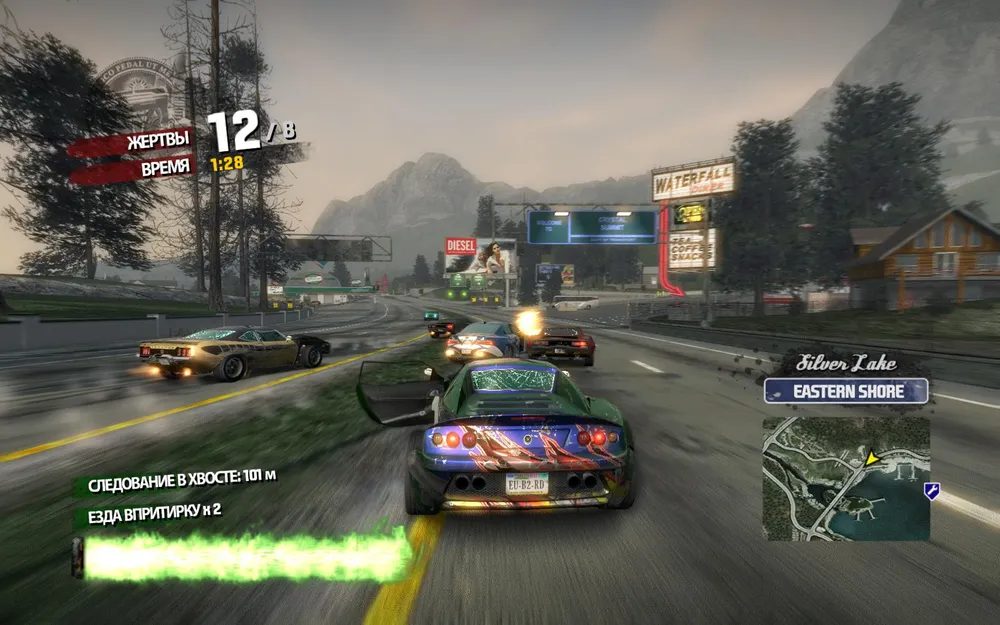Select the yellow player arrow on the minimap
1000x625 pixels.
point(871,459)
